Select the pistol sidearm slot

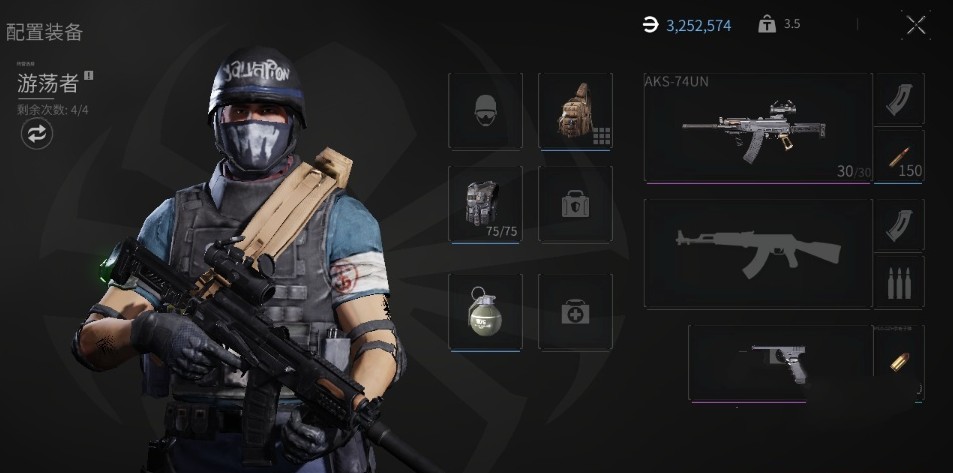tap(779, 362)
